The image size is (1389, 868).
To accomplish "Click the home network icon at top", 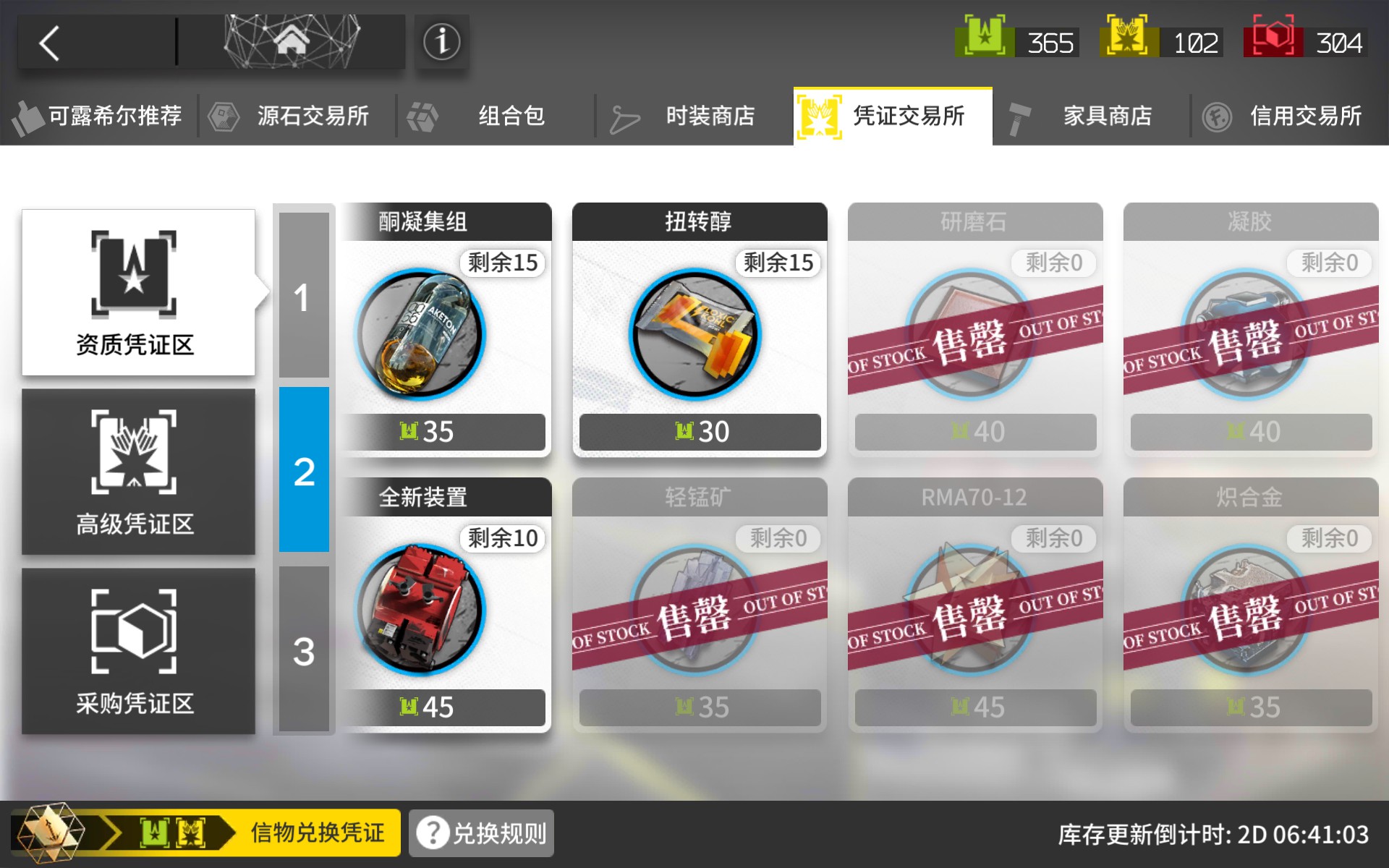I will (292, 41).
